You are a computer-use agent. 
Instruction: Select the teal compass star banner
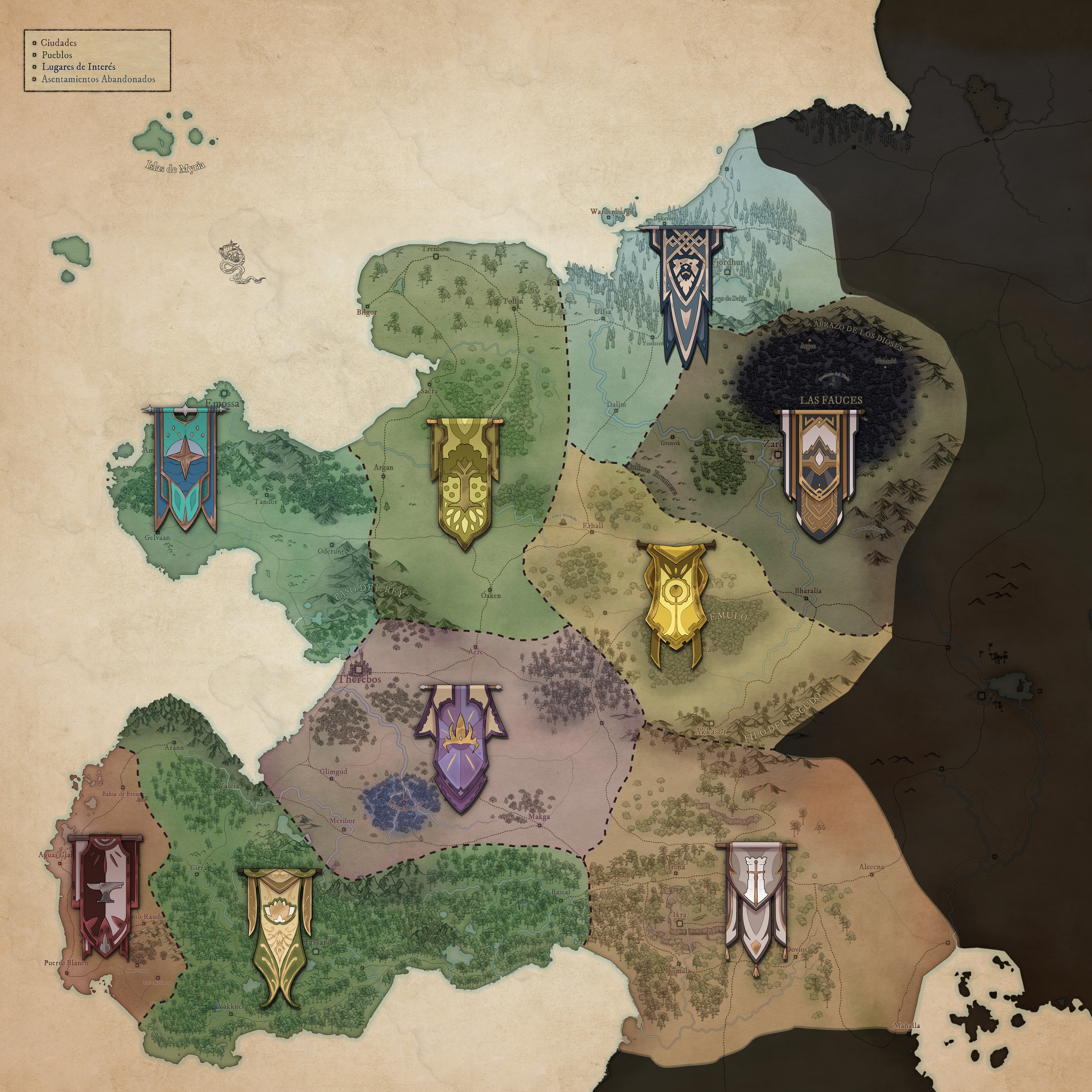tap(186, 467)
